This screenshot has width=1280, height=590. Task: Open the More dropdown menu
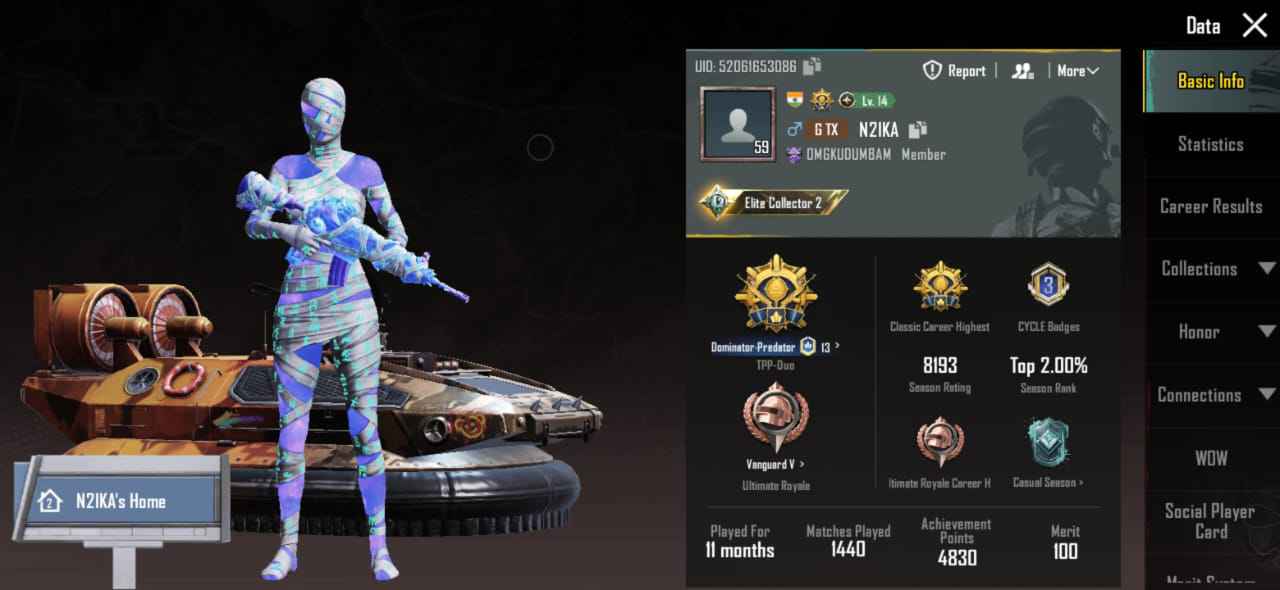tap(1077, 71)
